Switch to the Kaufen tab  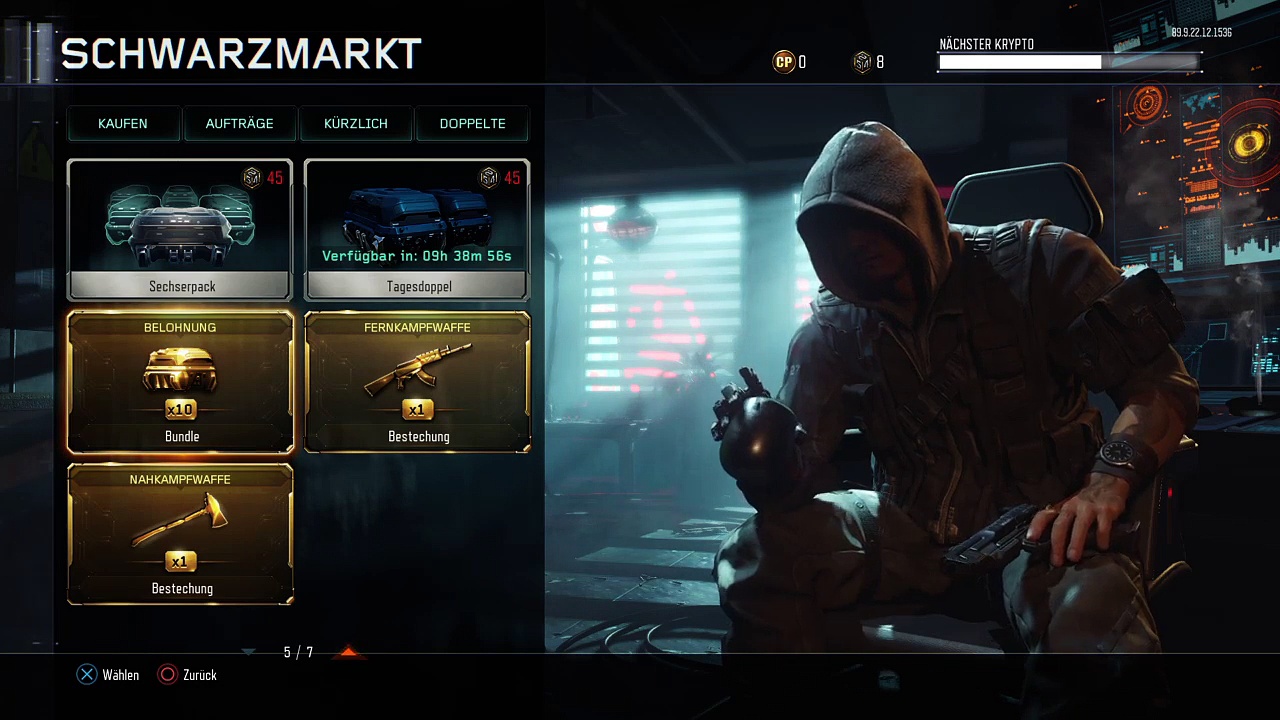[123, 124]
